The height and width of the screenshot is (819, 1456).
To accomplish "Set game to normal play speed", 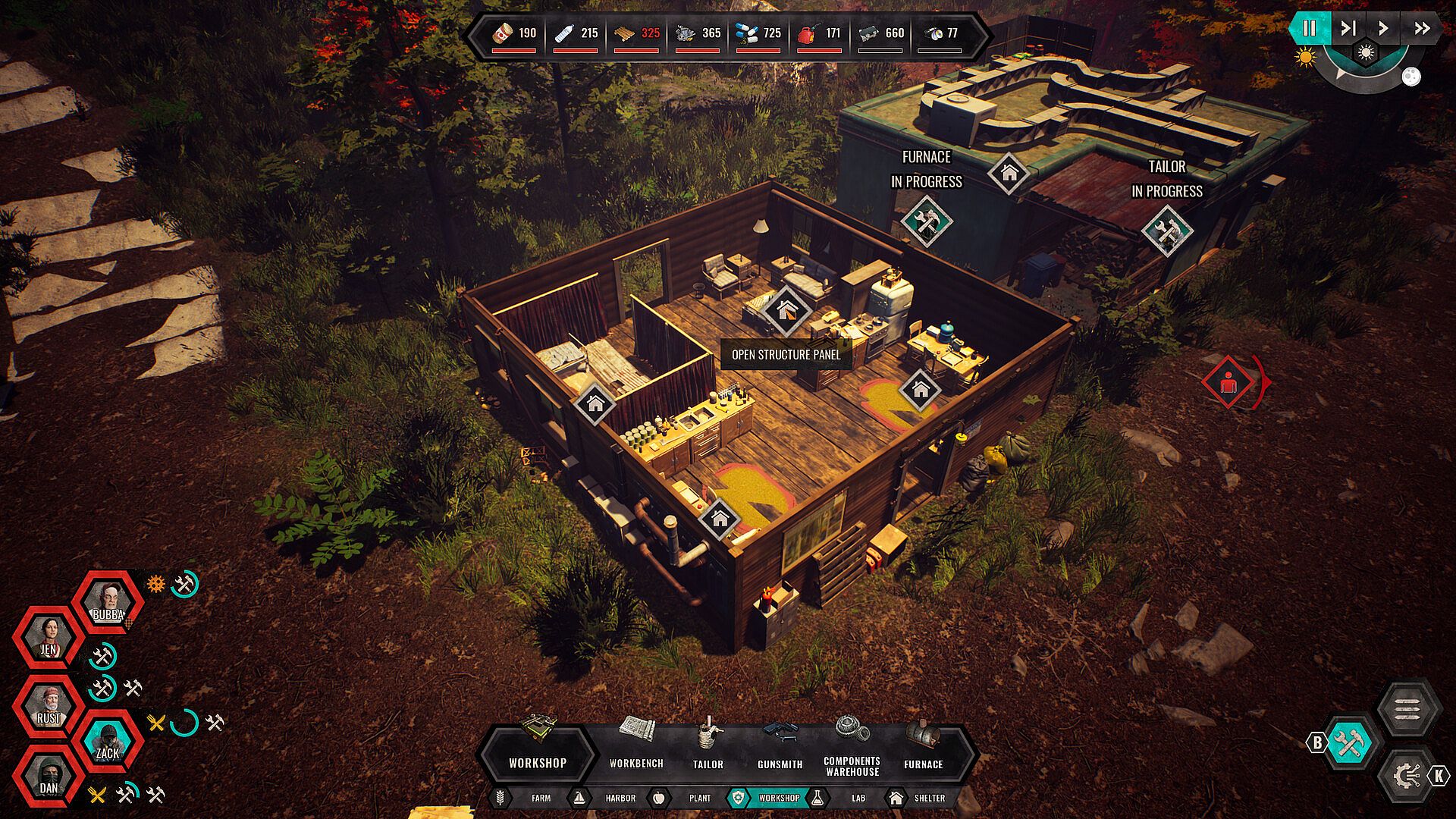I will pyautogui.click(x=1383, y=29).
